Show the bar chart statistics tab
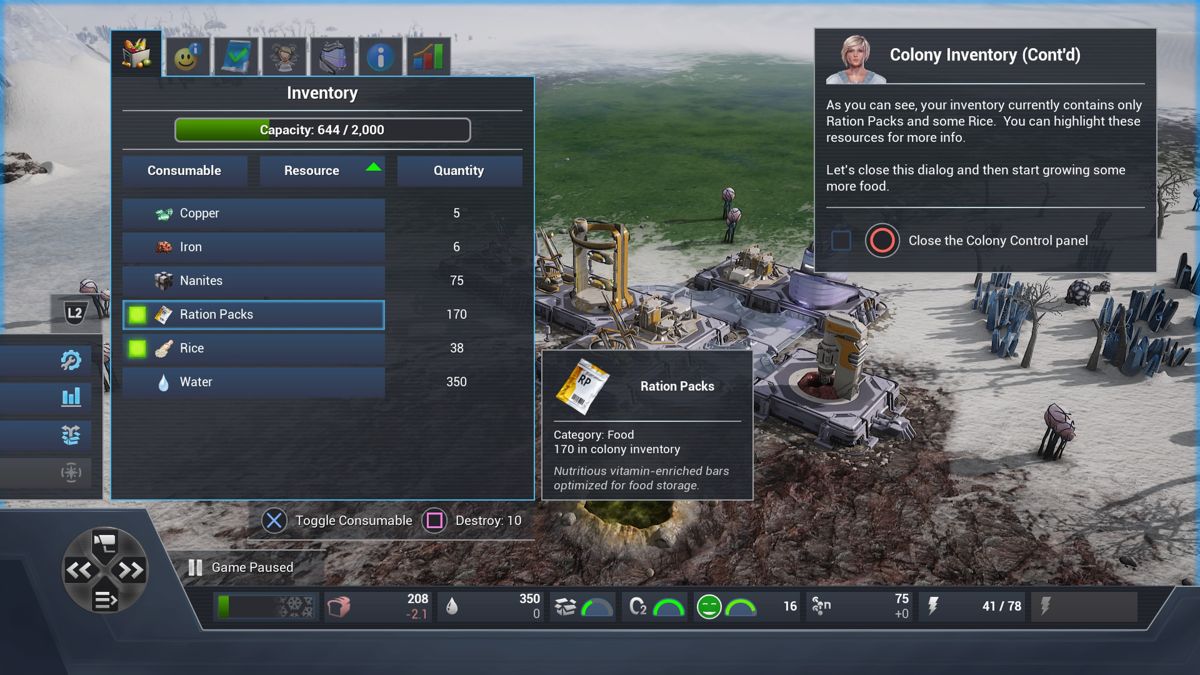 428,57
